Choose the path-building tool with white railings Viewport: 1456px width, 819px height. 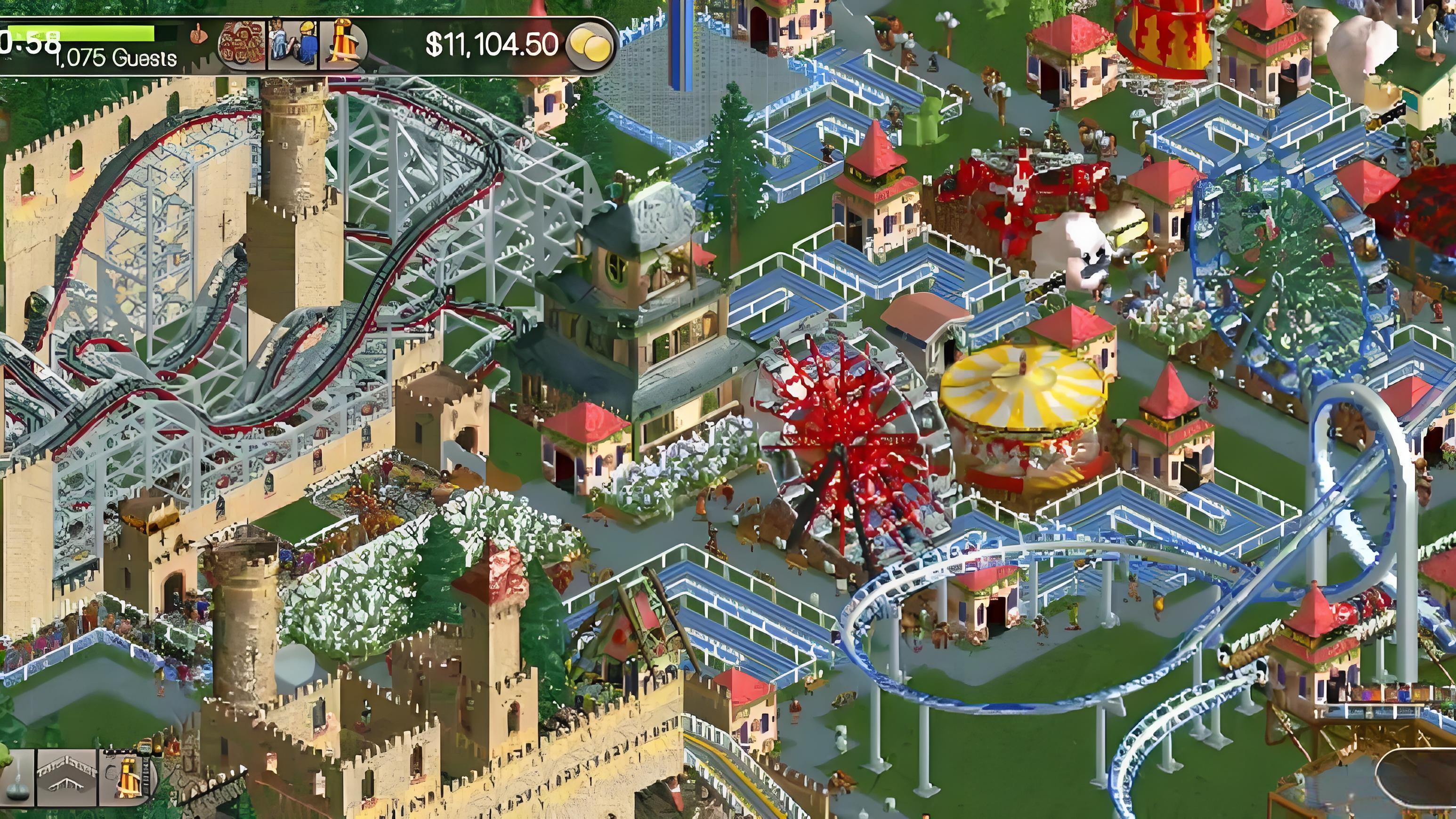click(67, 778)
